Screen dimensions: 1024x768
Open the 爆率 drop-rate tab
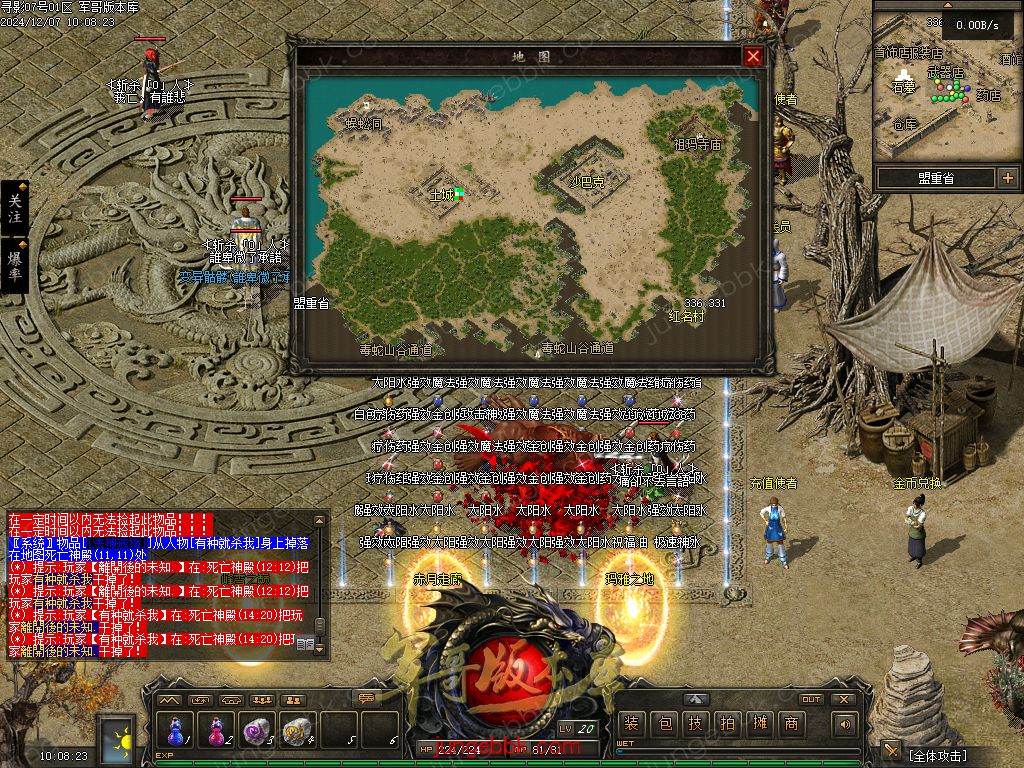point(15,265)
